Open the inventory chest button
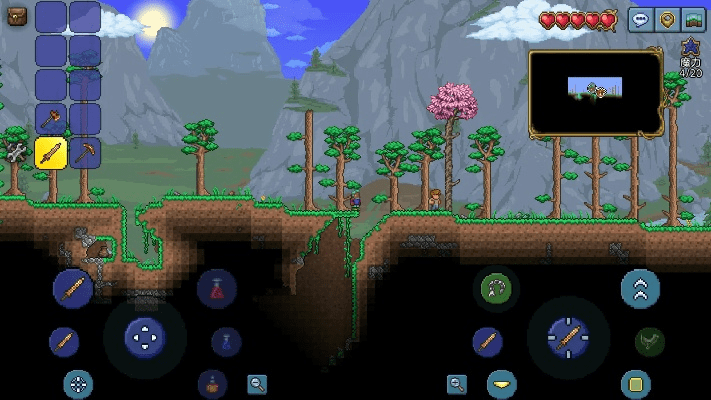 17,17
